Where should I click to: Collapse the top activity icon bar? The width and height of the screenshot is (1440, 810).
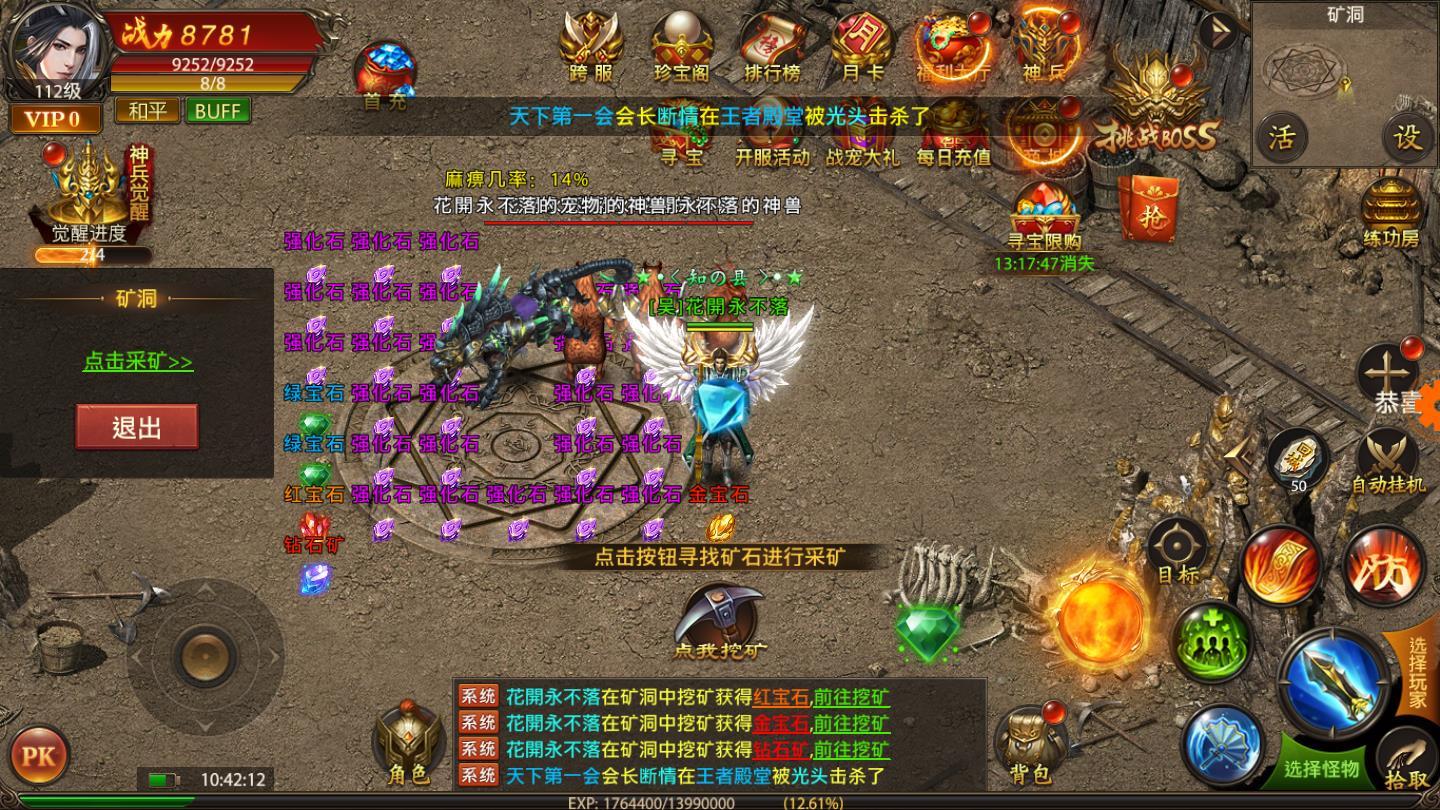coord(1216,30)
